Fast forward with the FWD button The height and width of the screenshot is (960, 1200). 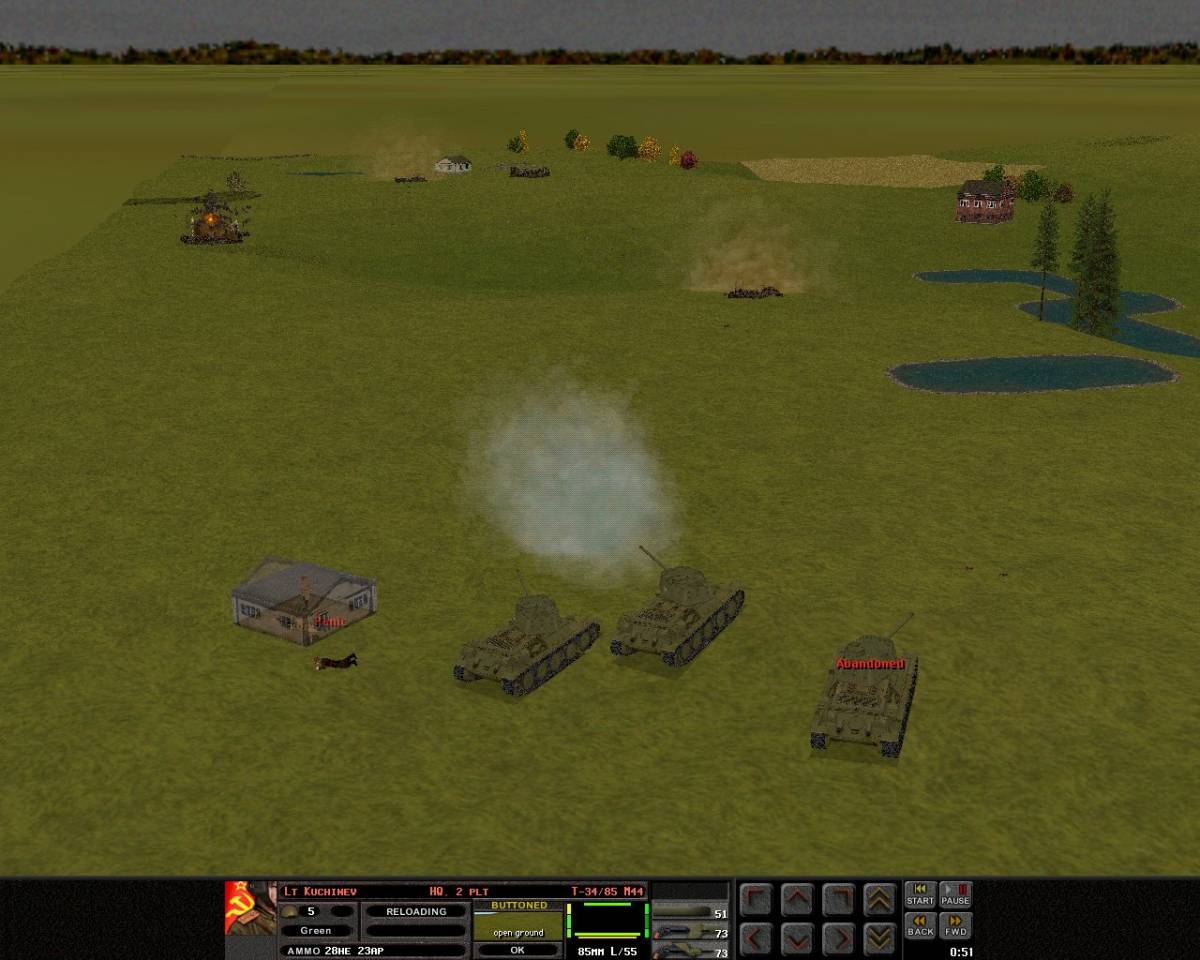[955, 926]
